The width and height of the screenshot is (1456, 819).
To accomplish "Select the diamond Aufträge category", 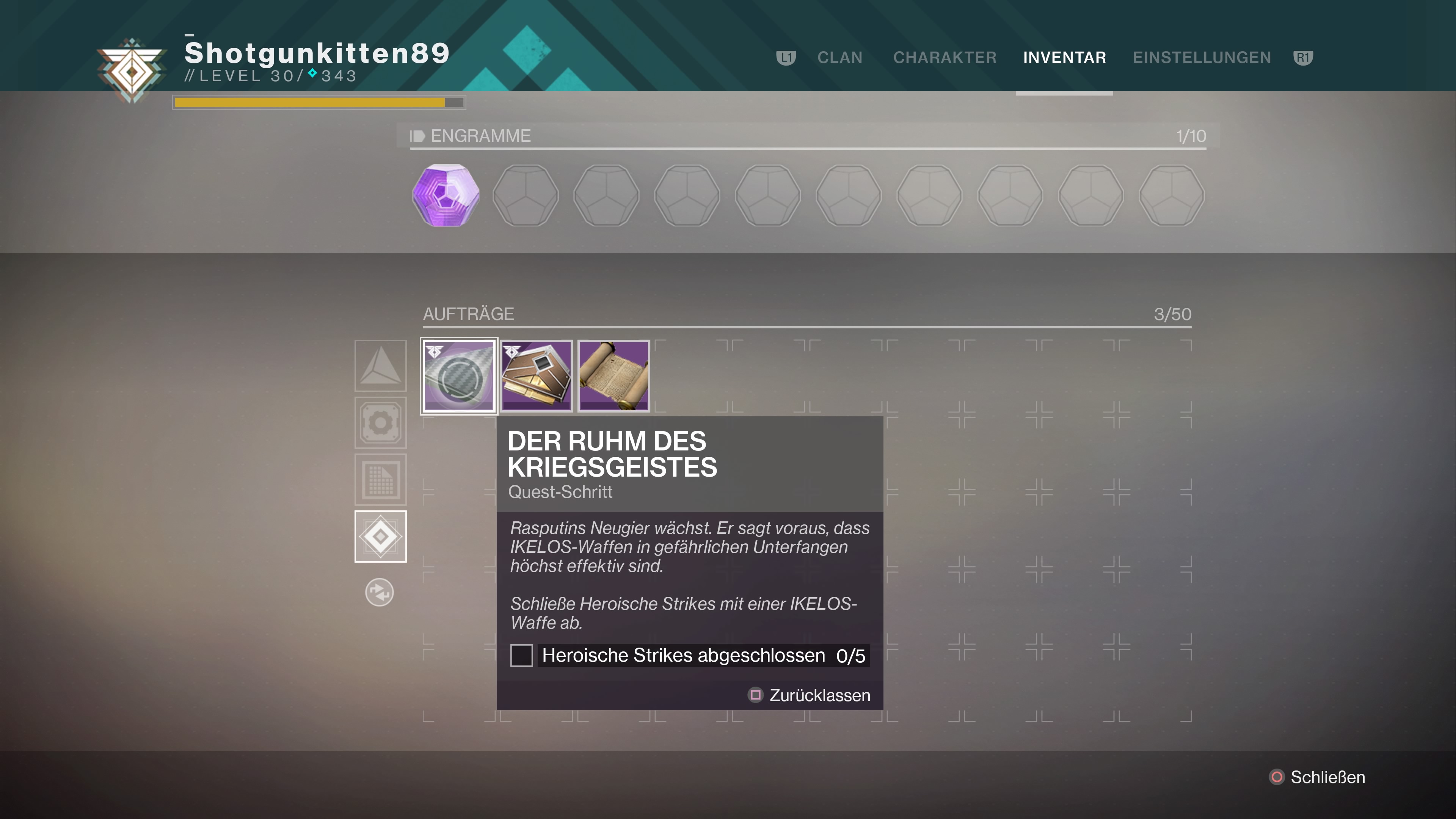I will coord(380,537).
